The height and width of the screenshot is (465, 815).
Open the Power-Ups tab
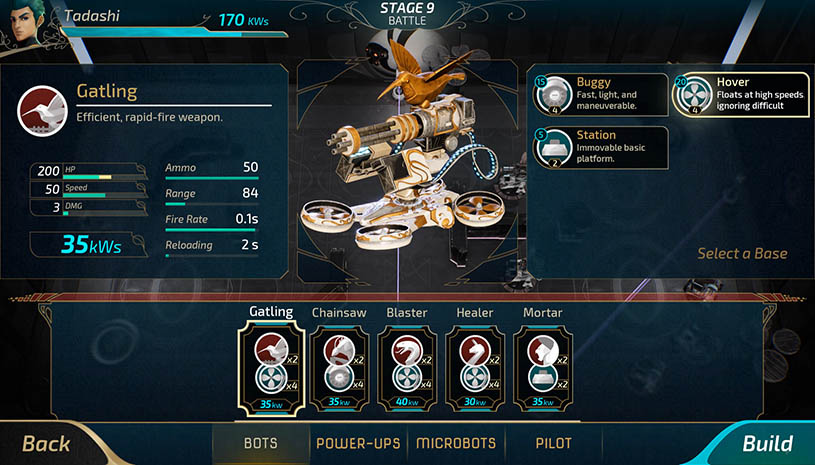(x=358, y=443)
